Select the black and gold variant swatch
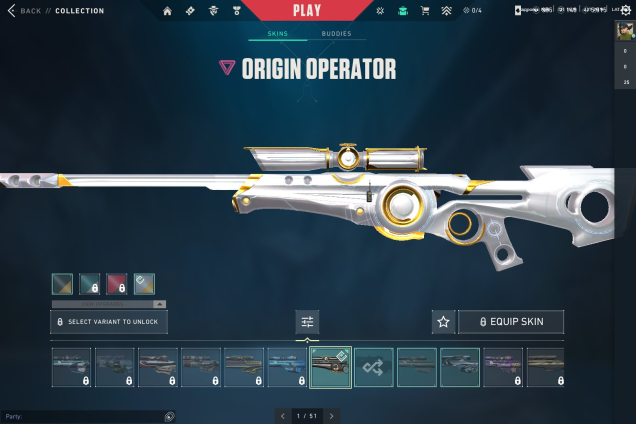The width and height of the screenshot is (636, 424). tap(62, 284)
